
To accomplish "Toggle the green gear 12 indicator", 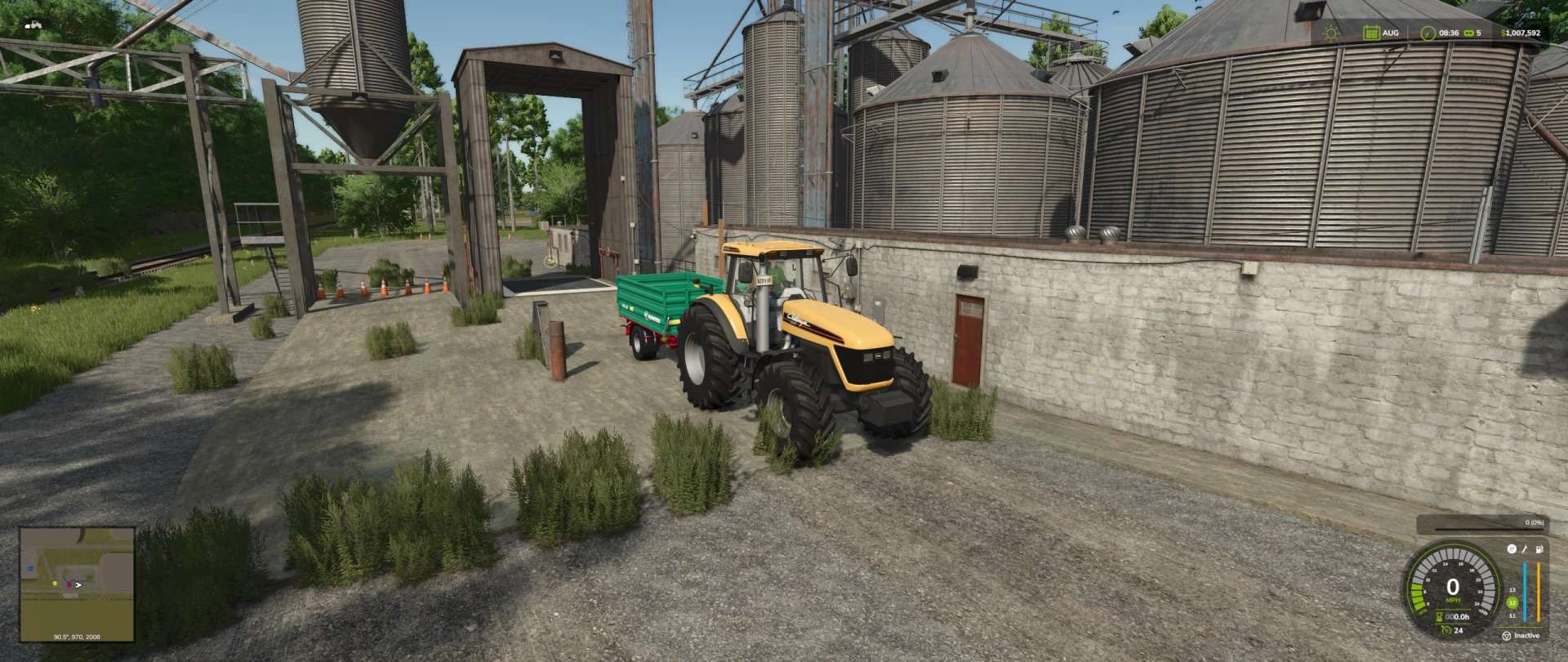I will click(x=1512, y=602).
